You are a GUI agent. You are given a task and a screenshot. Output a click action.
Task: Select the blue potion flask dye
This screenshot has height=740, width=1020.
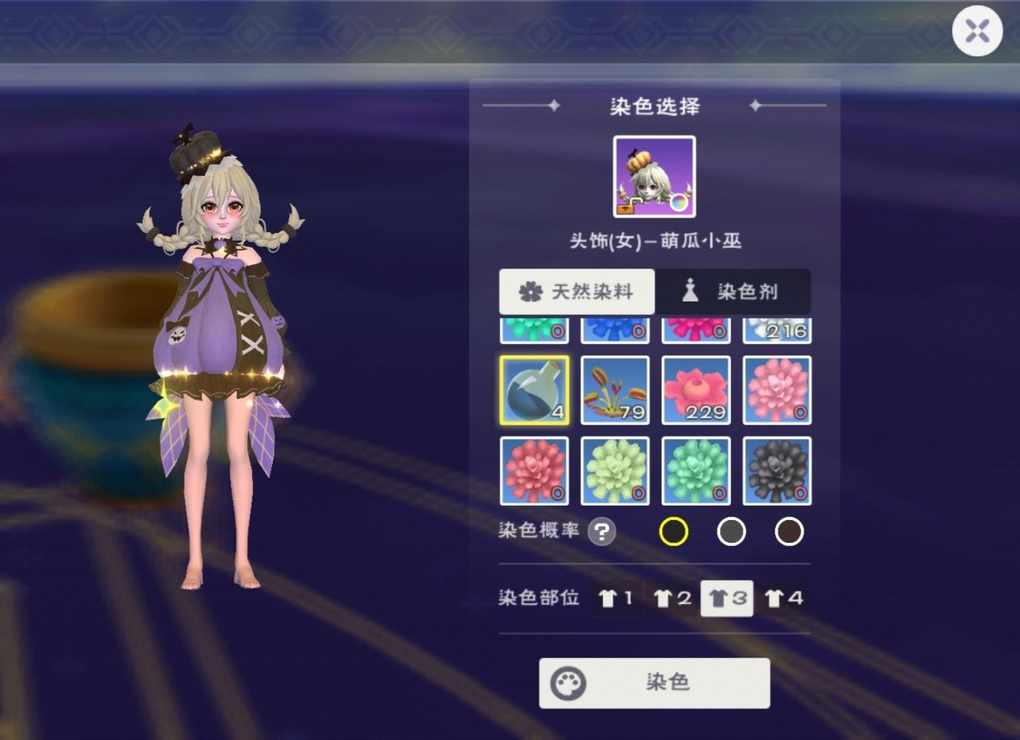[x=534, y=390]
